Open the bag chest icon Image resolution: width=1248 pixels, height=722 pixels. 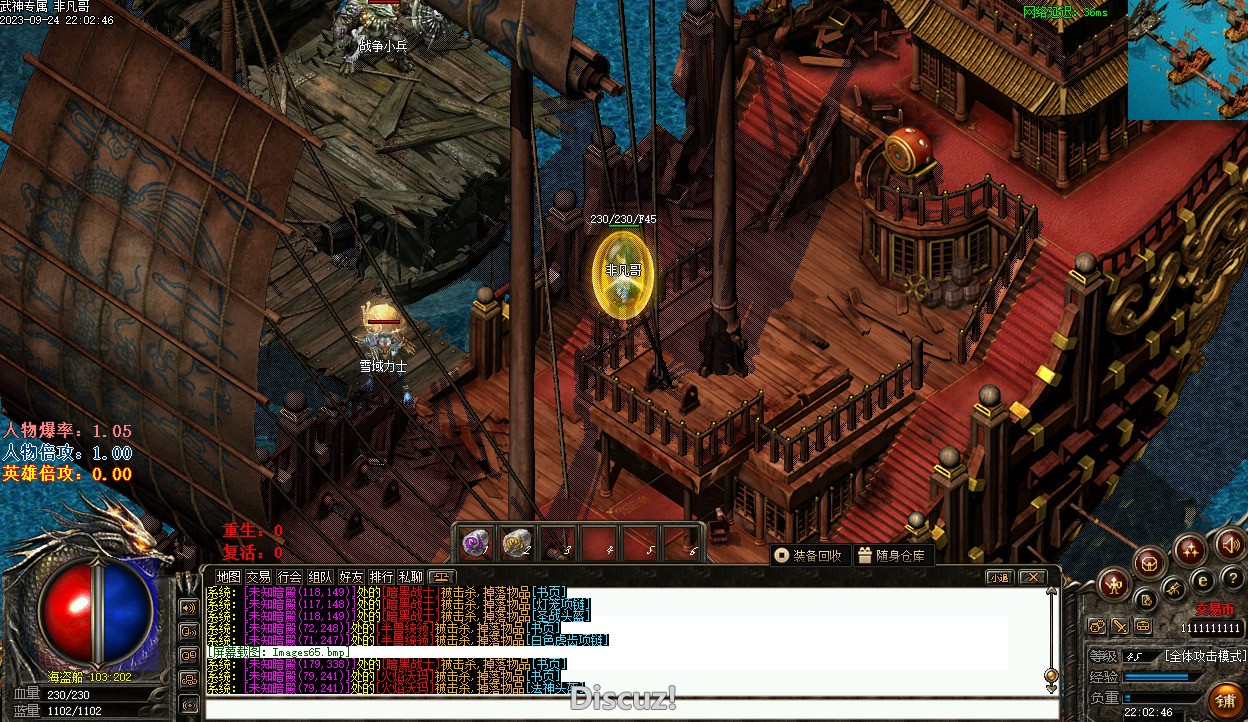(1150, 562)
